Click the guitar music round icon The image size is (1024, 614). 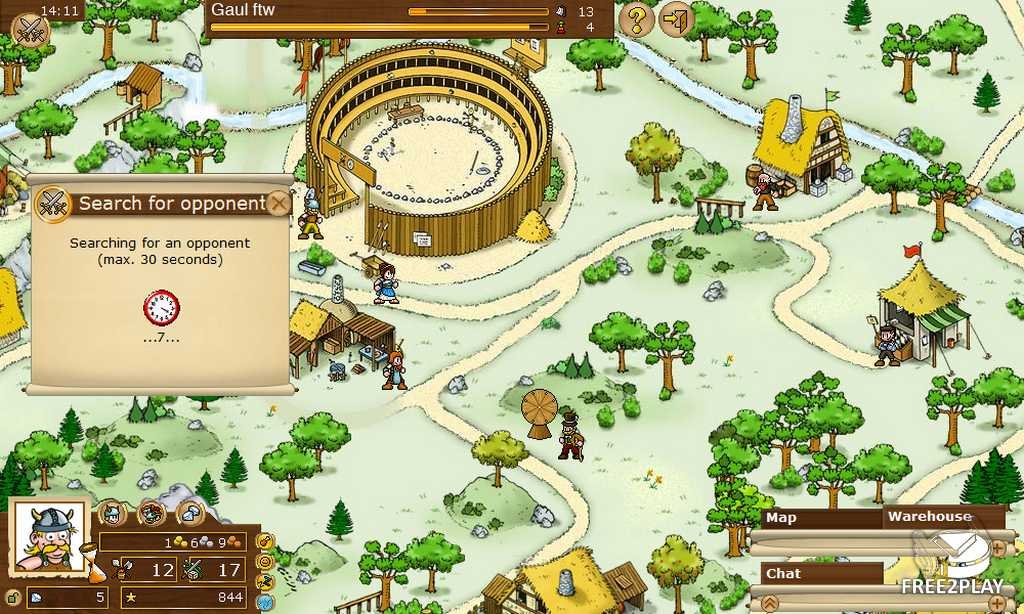click(265, 541)
